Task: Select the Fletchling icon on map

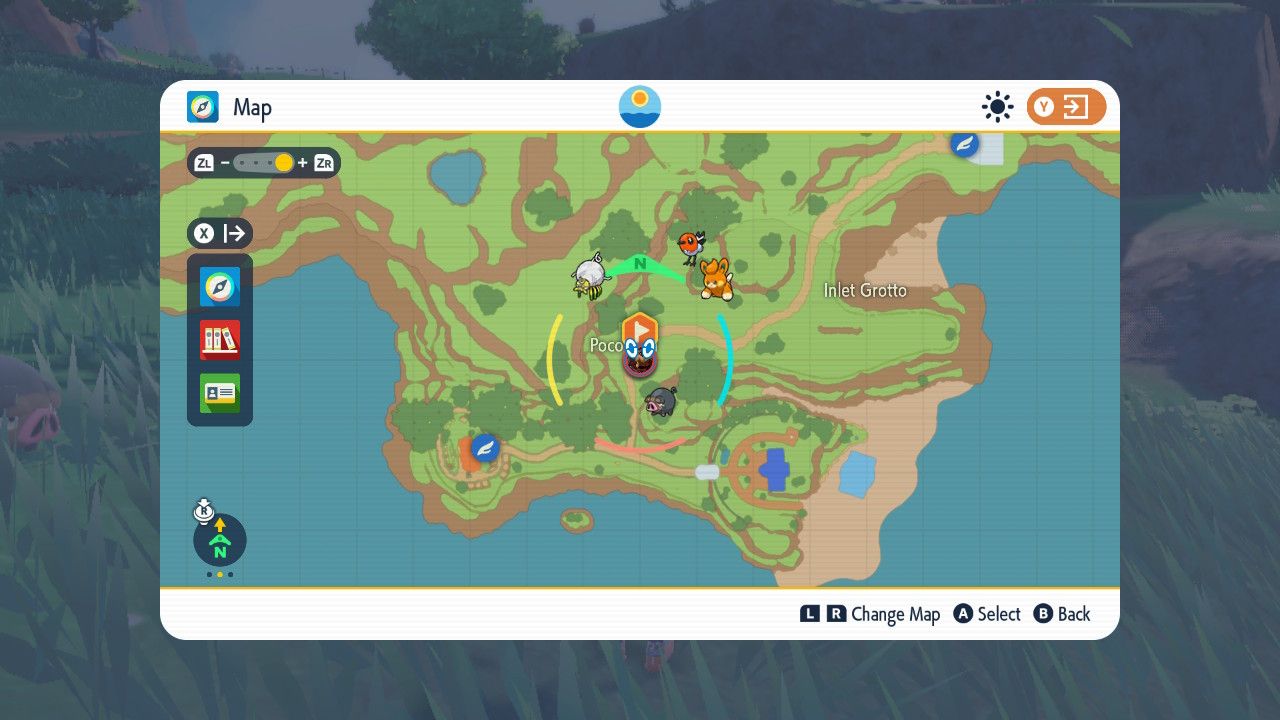Action: 690,246
